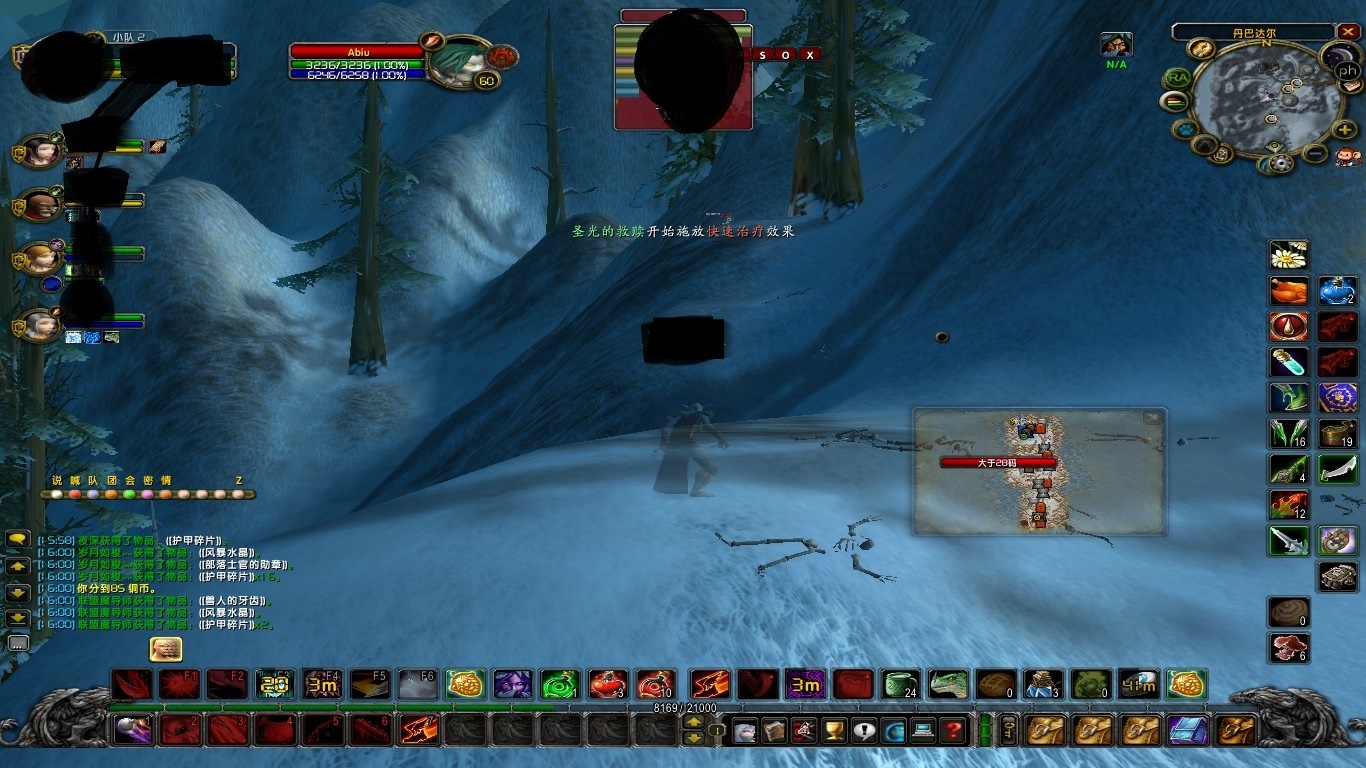
Task: Switch to the 会 guild chat tab
Action: [129, 479]
